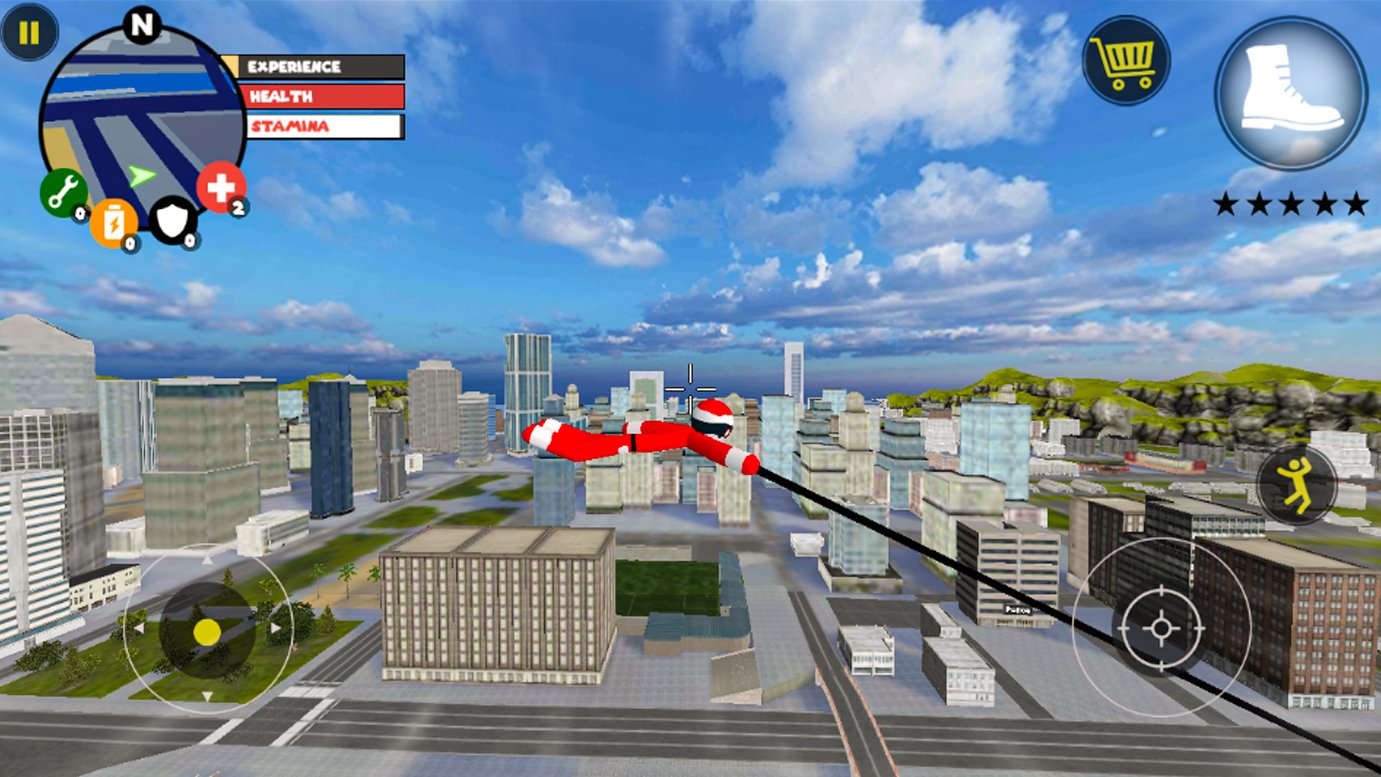The width and height of the screenshot is (1381, 777).
Task: Use the green wrench repair item
Action: point(63,193)
